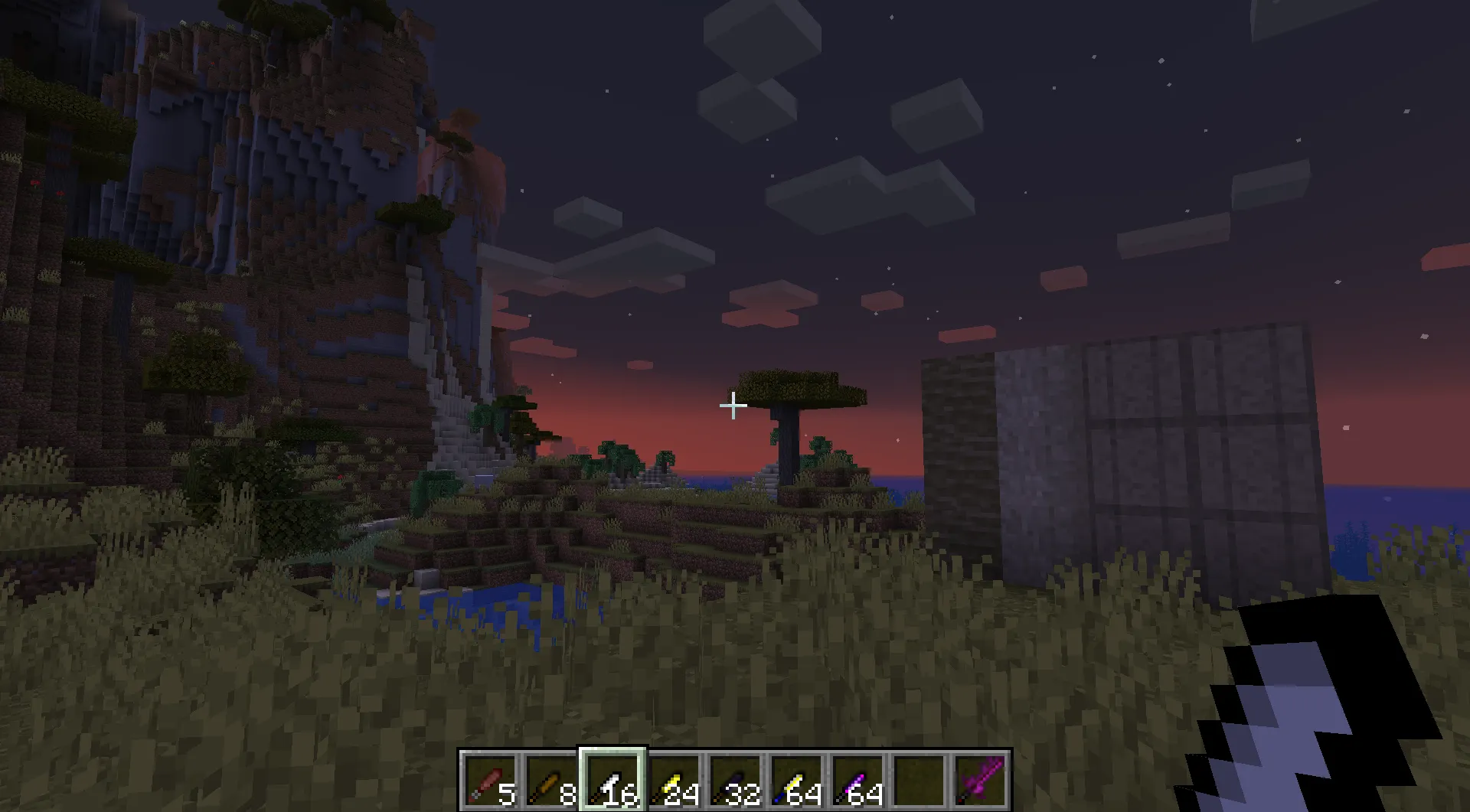
Task: Click the crosshair at screen center
Action: click(x=733, y=405)
